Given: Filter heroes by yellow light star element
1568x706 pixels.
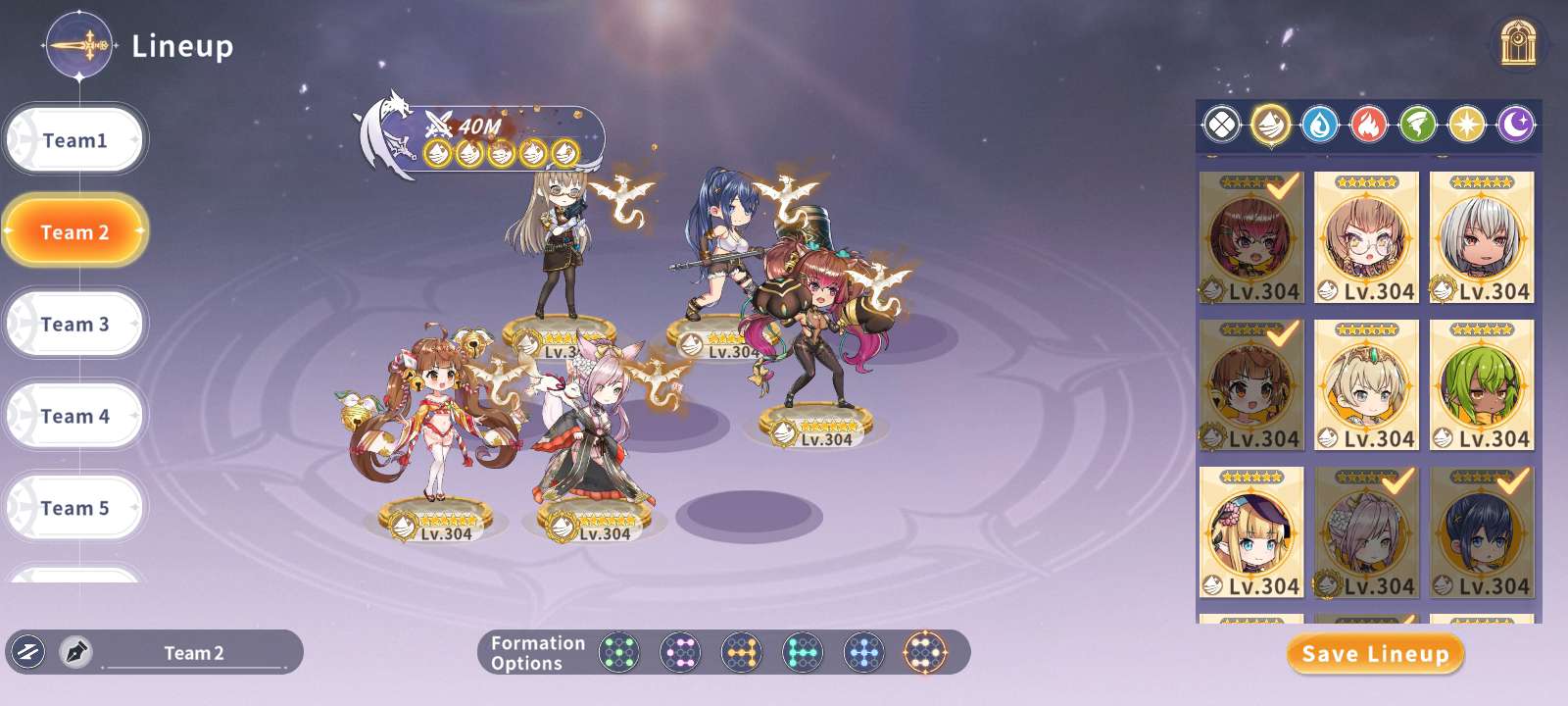Looking at the screenshot, I should point(1467,126).
